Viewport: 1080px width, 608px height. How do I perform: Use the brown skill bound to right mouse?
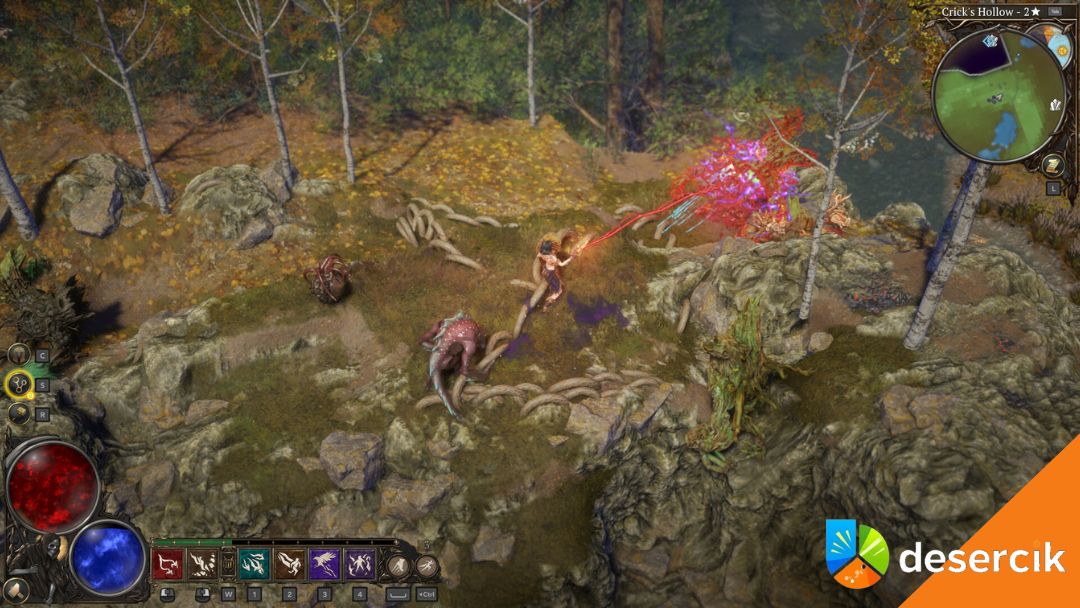pos(201,565)
